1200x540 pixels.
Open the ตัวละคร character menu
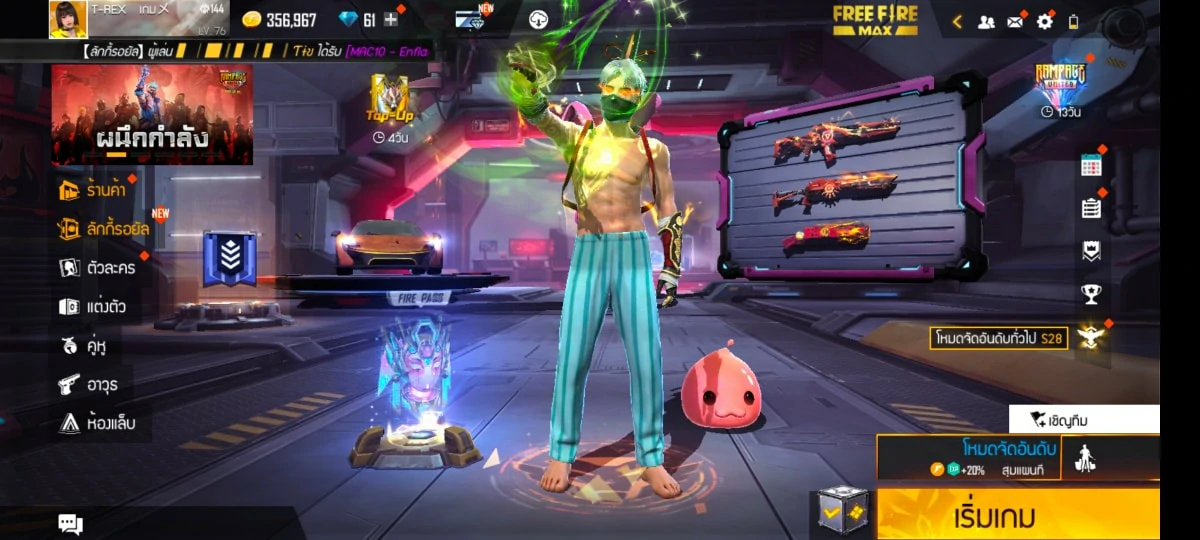(x=97, y=268)
